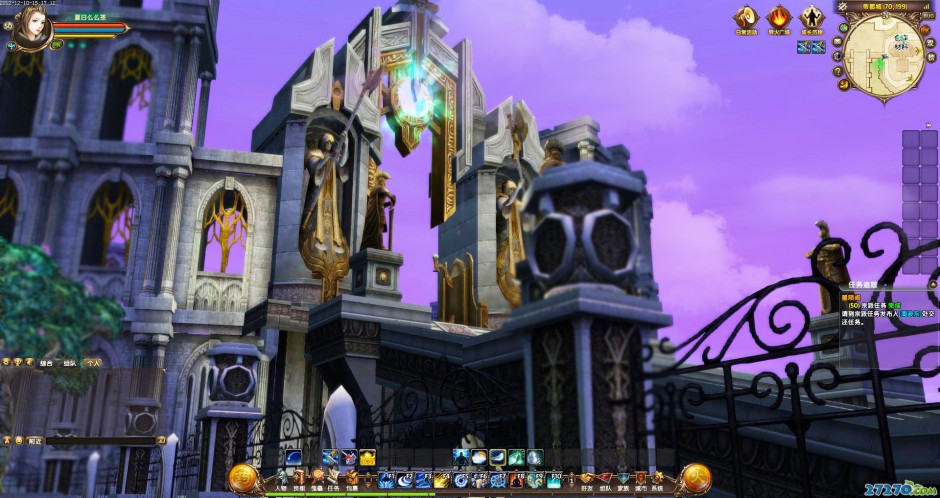The image size is (940, 498).
Task: Switch to the 组队 chat tab
Action: pyautogui.click(x=68, y=362)
